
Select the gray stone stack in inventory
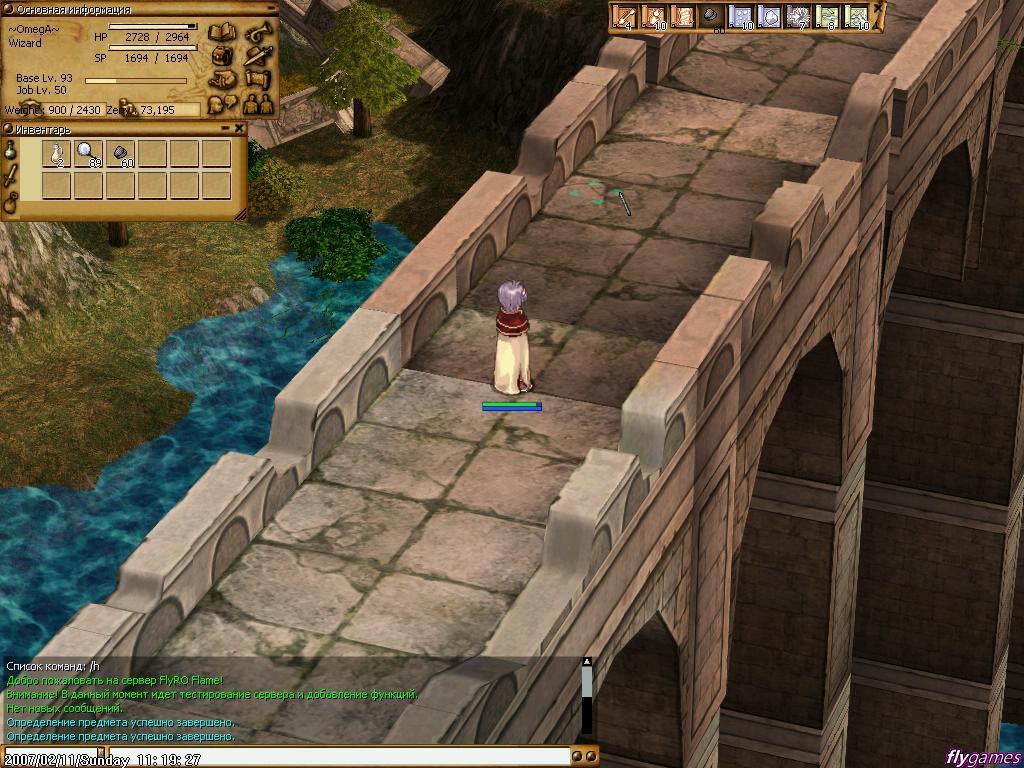click(120, 154)
